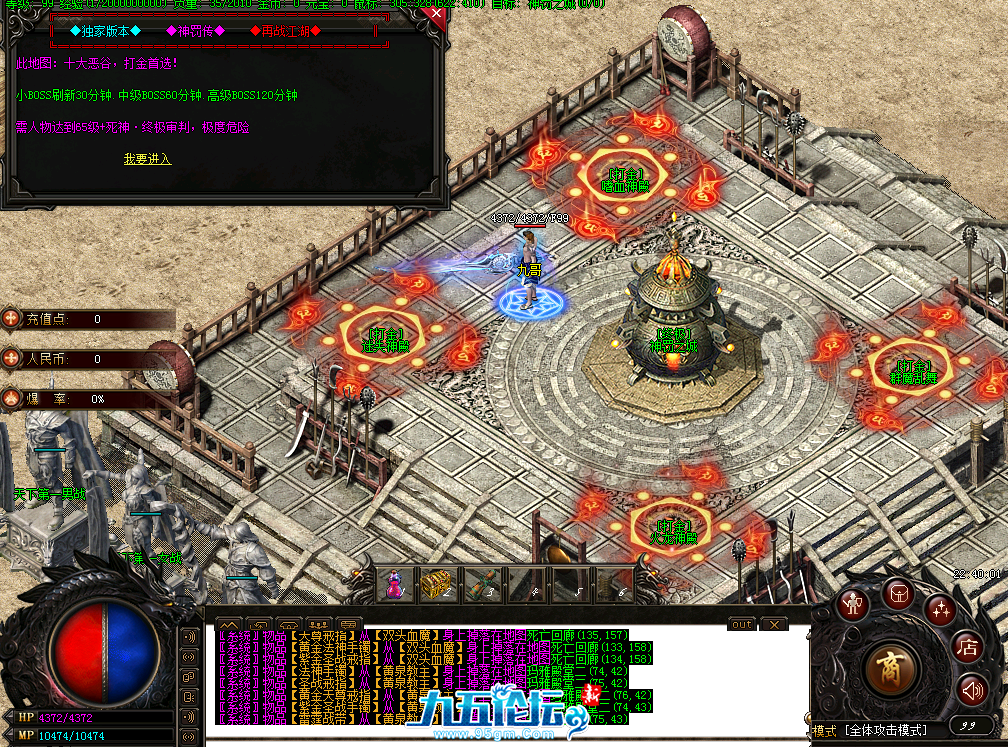Use the golden treasure chest hotbar item
Viewport: 1008px width, 747px height.
coord(436,584)
